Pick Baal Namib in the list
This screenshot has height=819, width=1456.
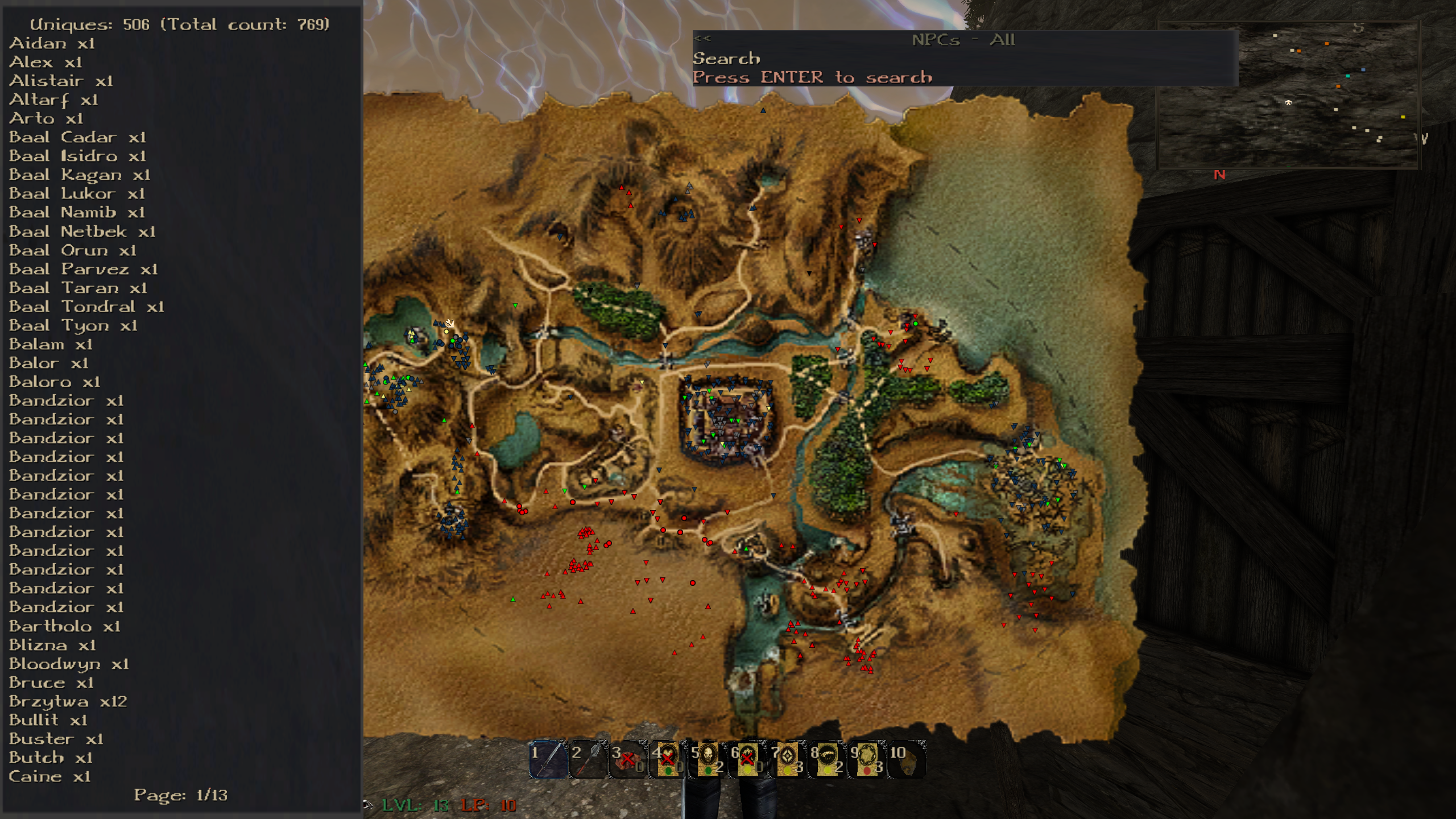click(77, 213)
